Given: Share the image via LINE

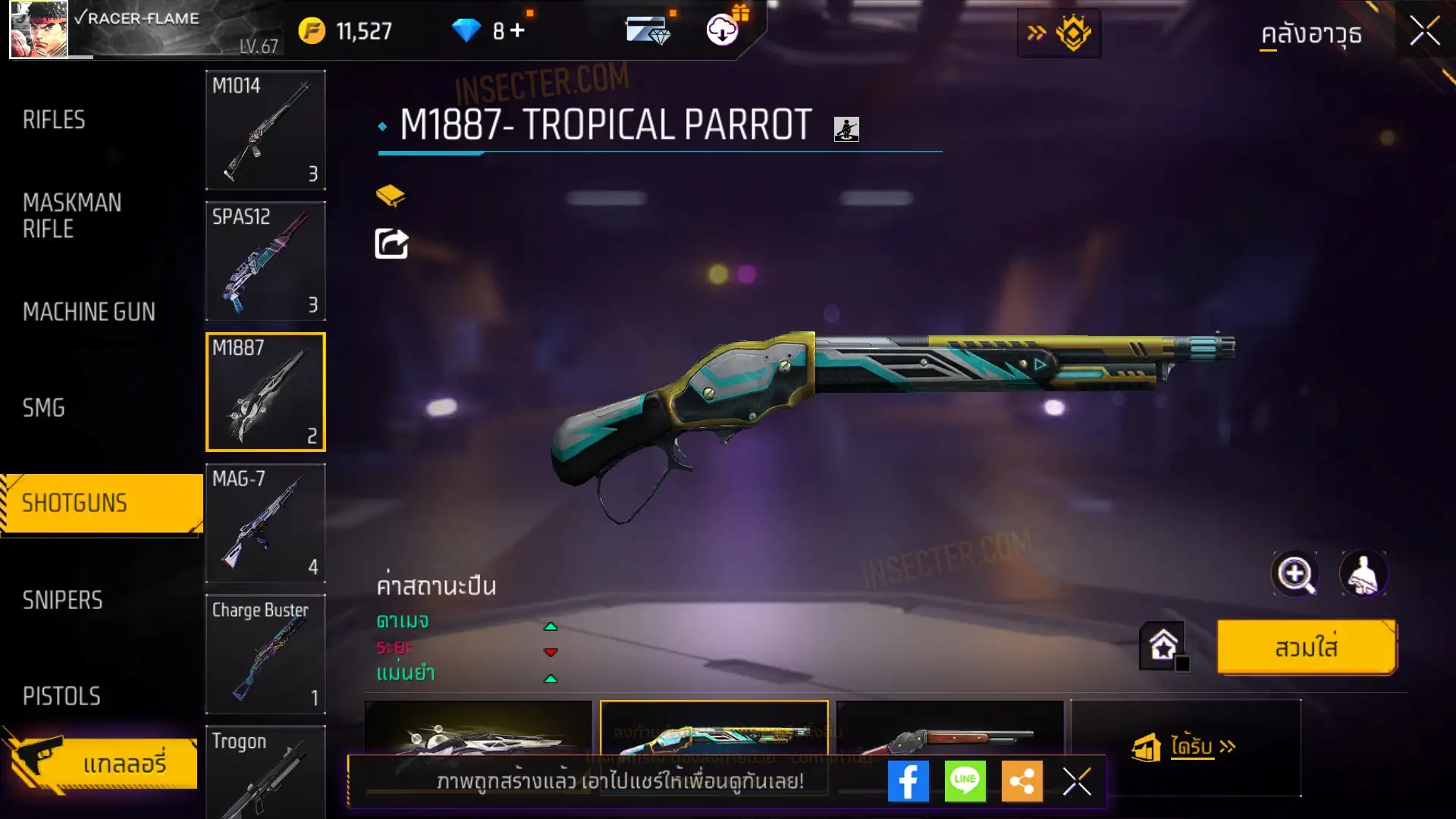Looking at the screenshot, I should pyautogui.click(x=965, y=781).
